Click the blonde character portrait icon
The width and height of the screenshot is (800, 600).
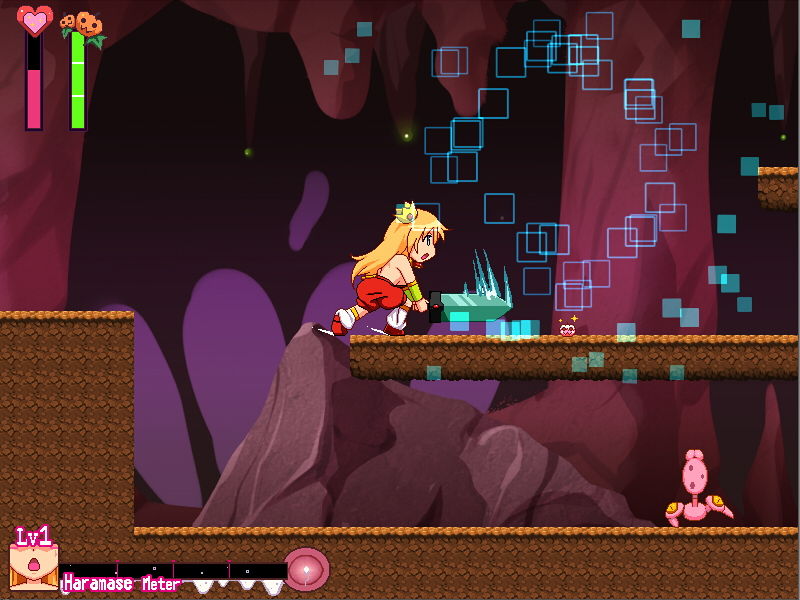tap(33, 567)
